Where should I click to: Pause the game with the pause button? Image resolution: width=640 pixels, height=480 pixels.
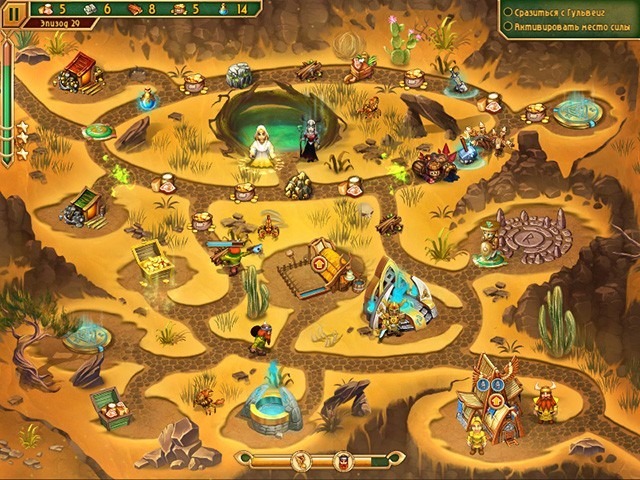pyautogui.click(x=12, y=10)
